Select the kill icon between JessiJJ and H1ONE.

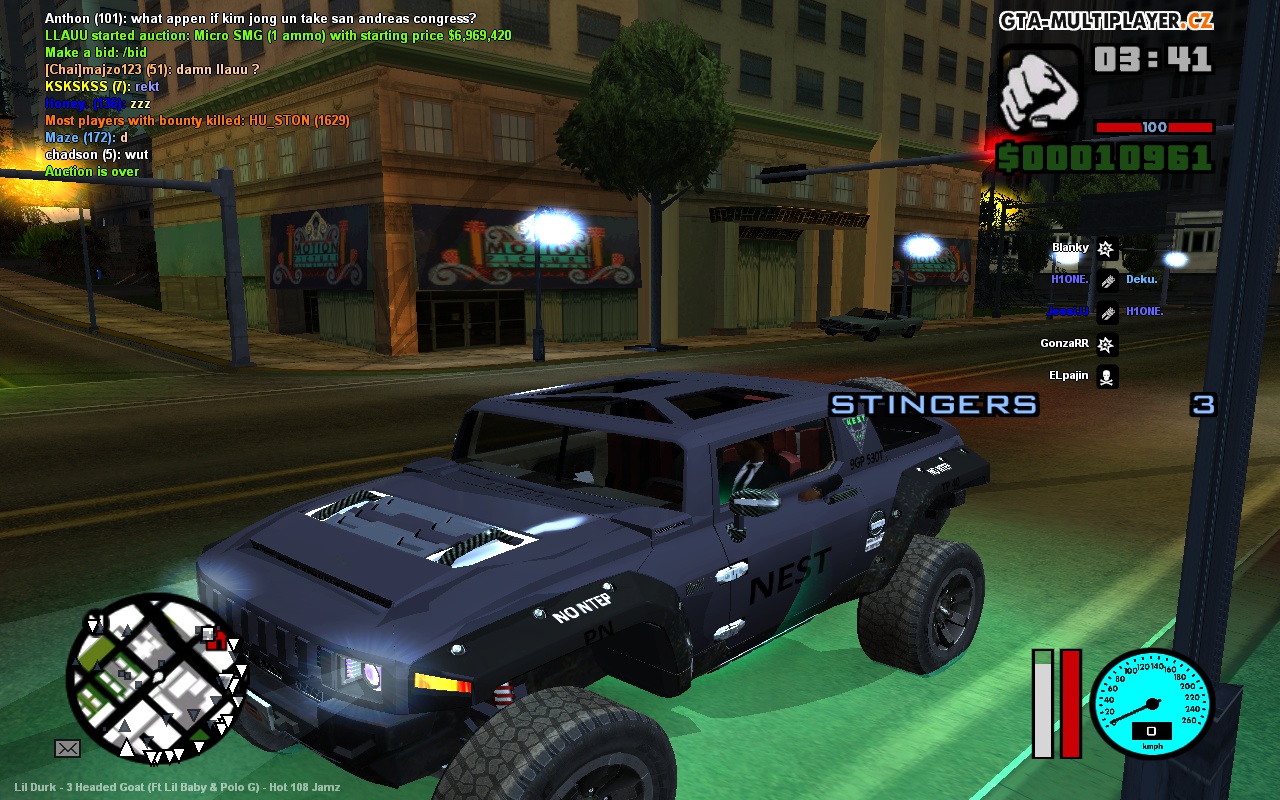coord(1107,312)
